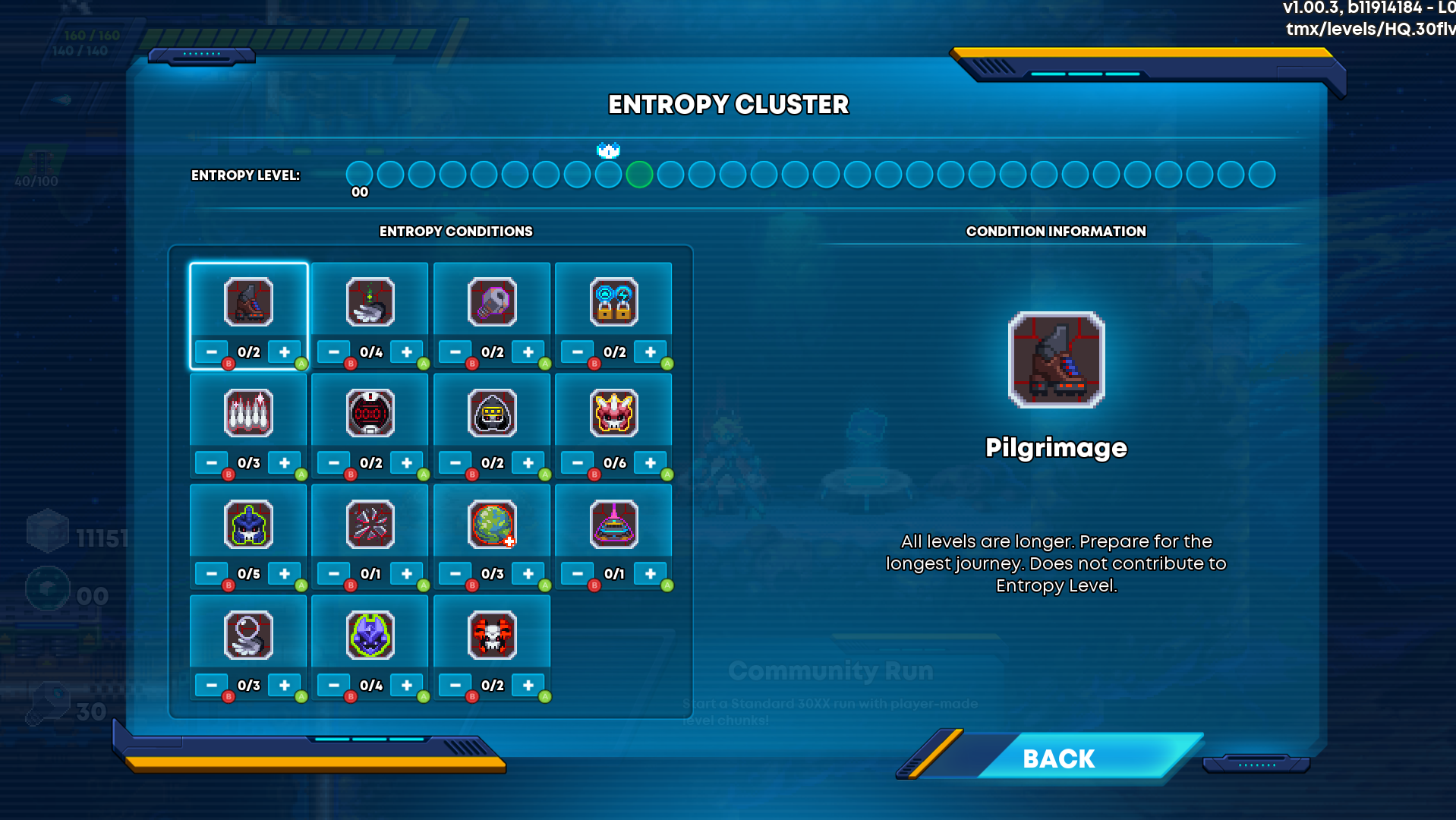Viewport: 1456px width, 820px height.
Task: Increase the Pilgrimage condition with its plus
Action: tap(285, 352)
